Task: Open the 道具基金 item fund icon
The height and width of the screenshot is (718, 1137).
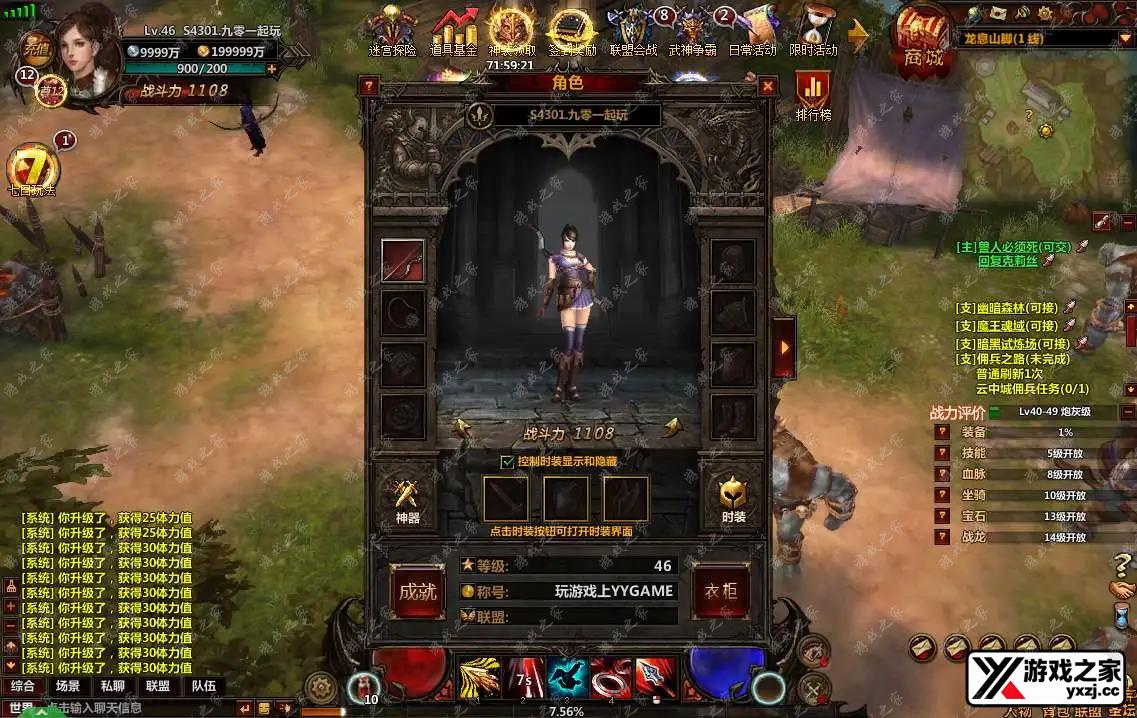Action: coord(454,32)
